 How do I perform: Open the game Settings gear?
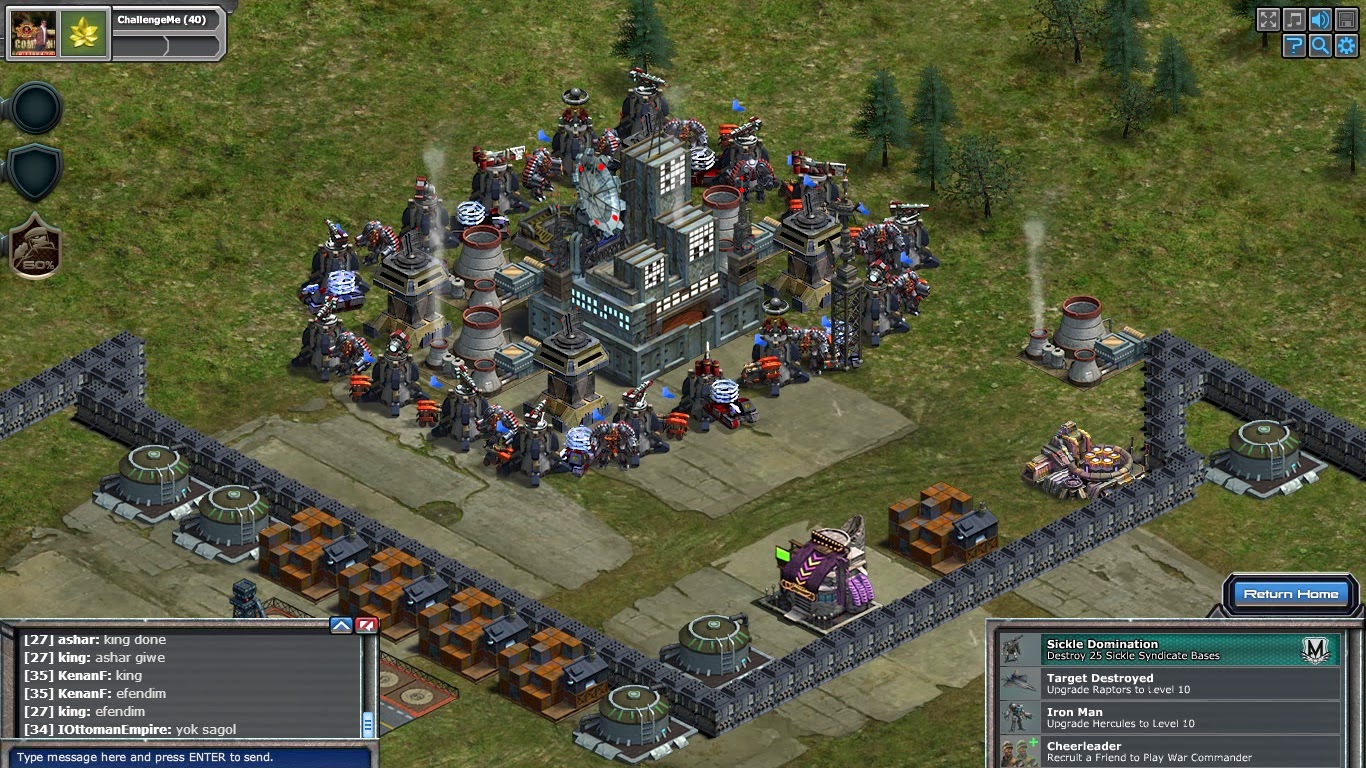click(x=1348, y=46)
